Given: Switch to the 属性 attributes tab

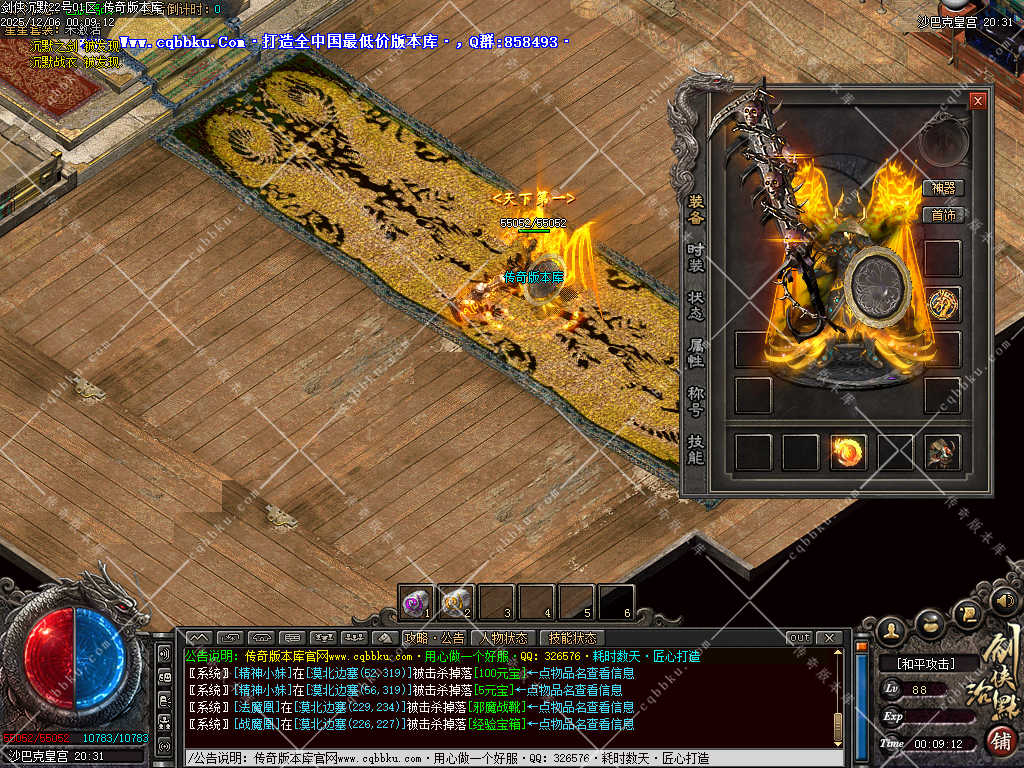Looking at the screenshot, I should [696, 352].
